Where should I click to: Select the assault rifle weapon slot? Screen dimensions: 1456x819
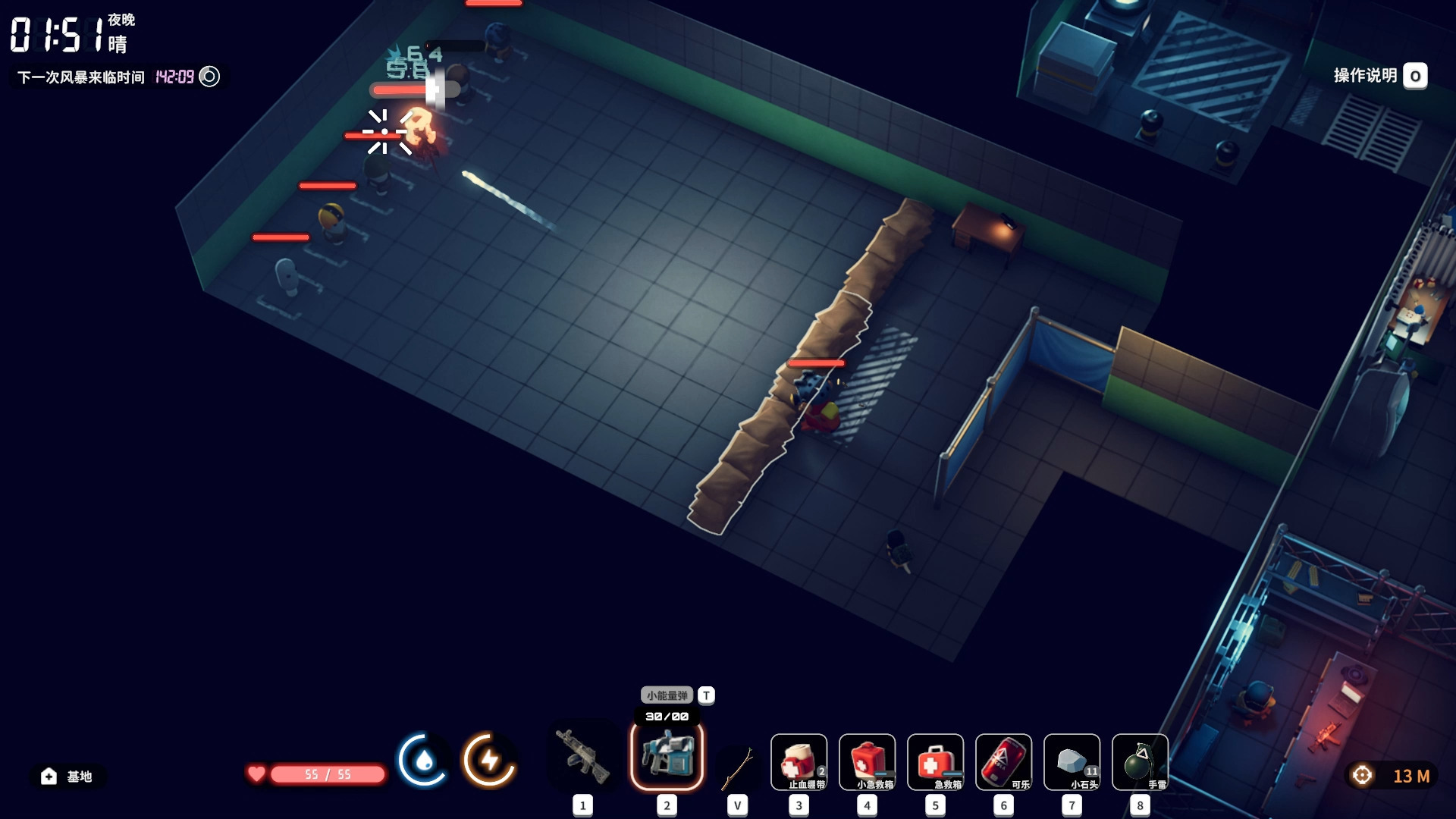point(582,757)
